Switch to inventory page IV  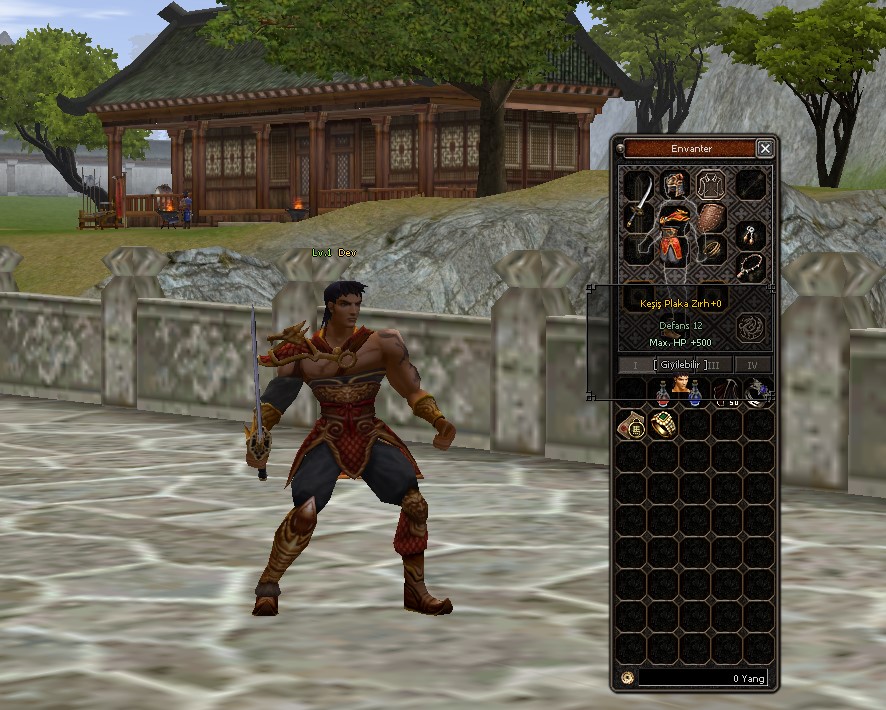point(753,365)
